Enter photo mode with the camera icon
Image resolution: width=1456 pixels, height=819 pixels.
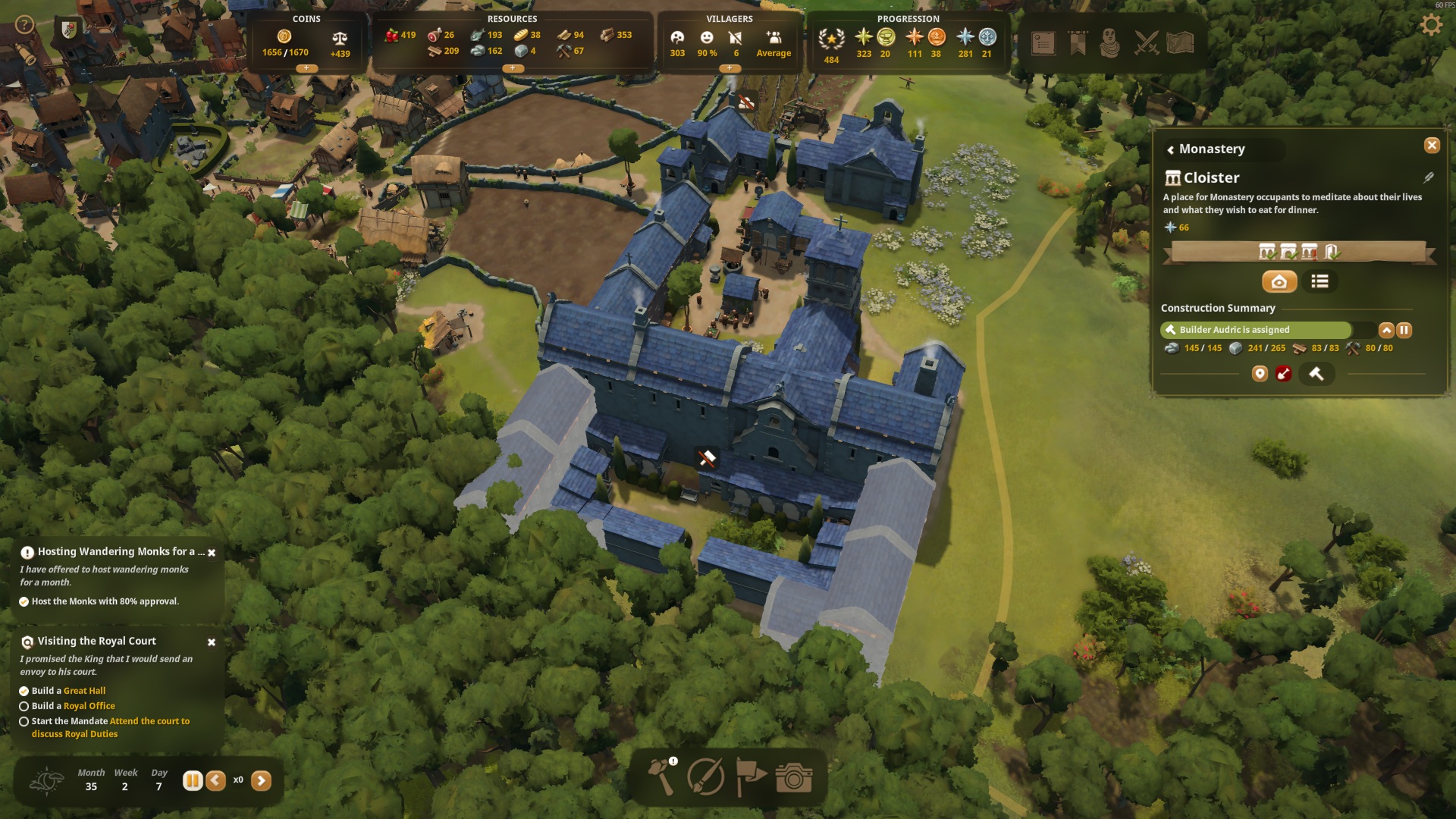coord(794,777)
